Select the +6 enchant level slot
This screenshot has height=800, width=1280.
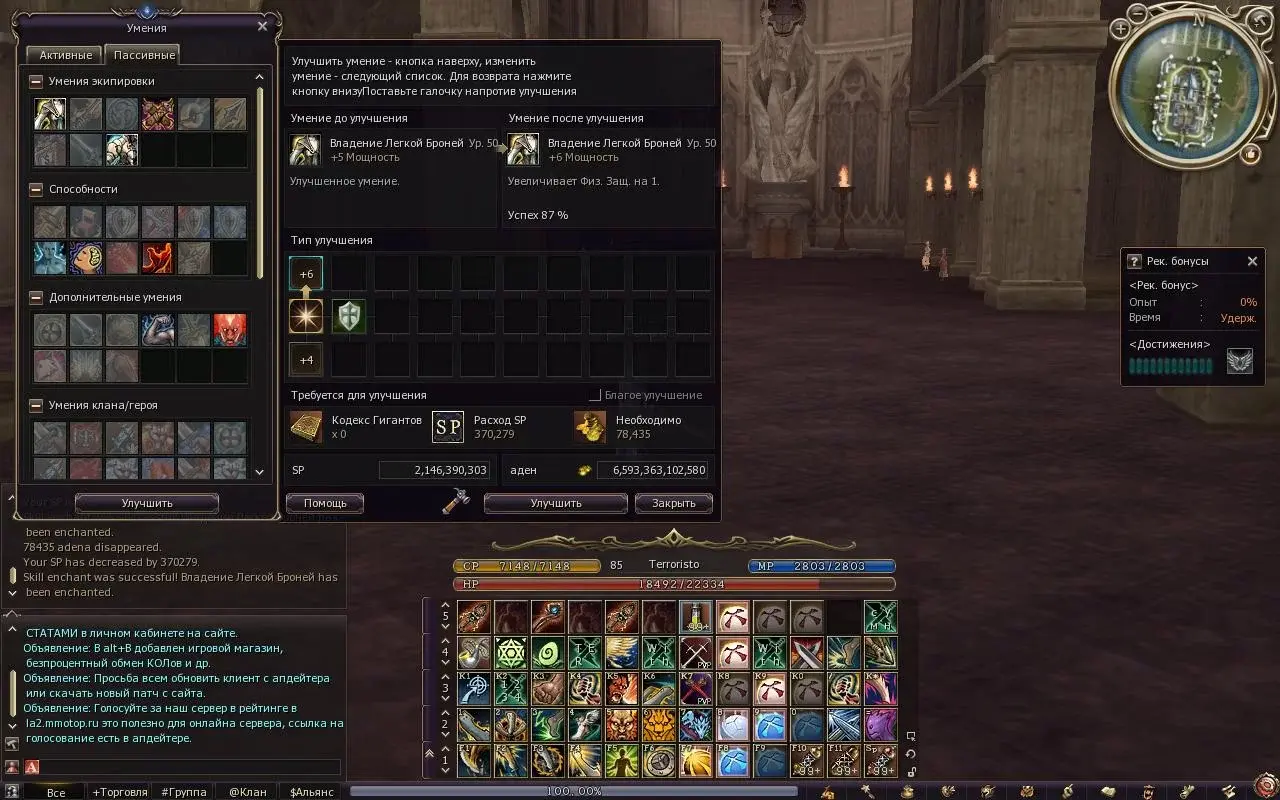306,273
